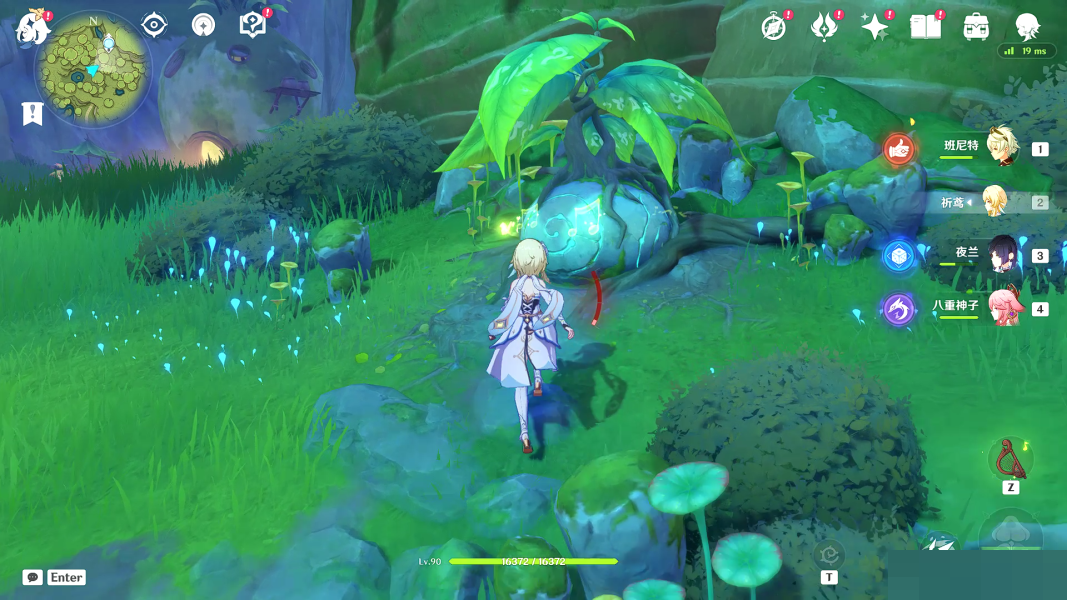Open the character profile head icon
This screenshot has height=600, width=1067.
(x=1027, y=27)
